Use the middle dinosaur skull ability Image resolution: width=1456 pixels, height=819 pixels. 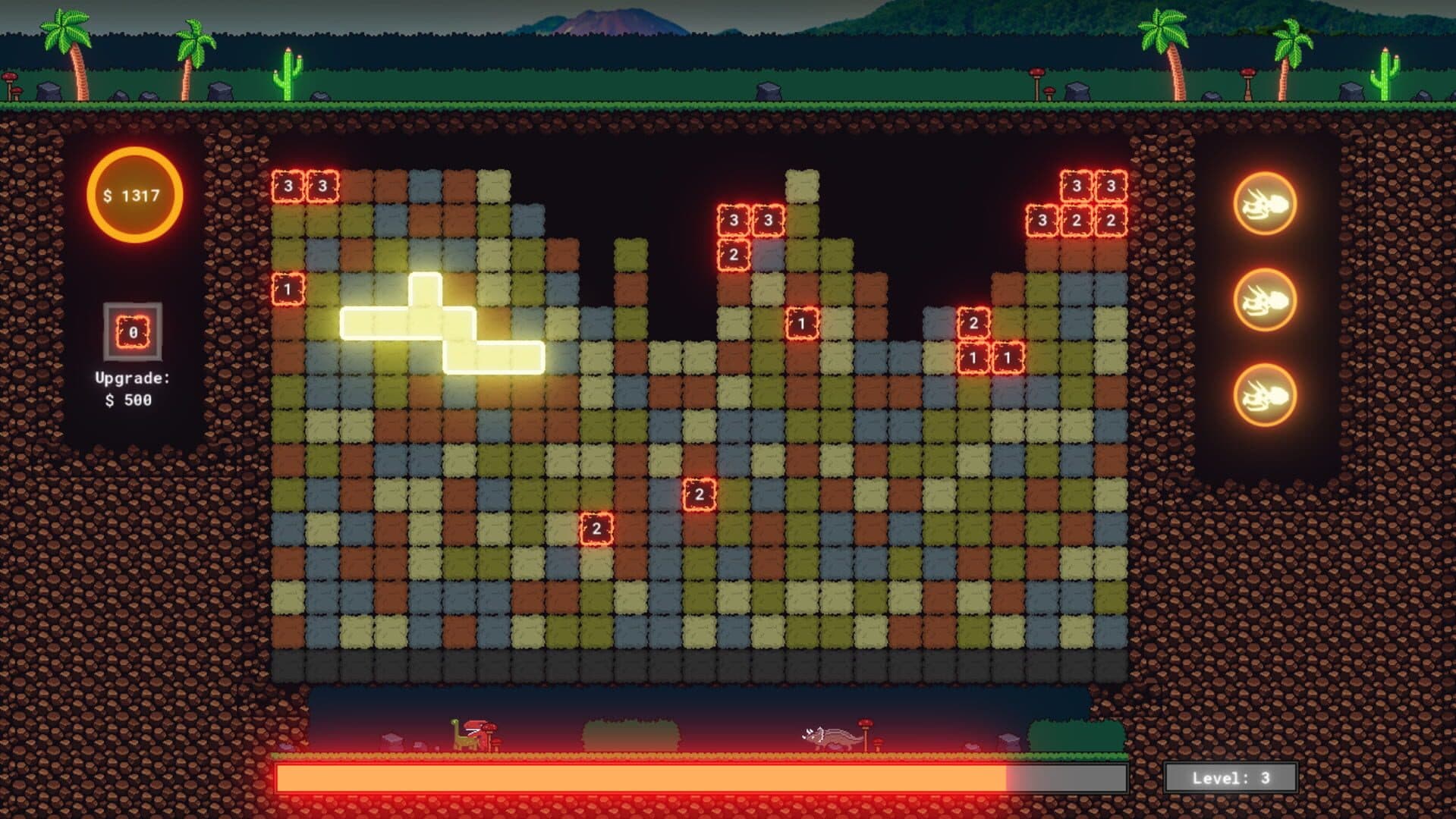1264,300
